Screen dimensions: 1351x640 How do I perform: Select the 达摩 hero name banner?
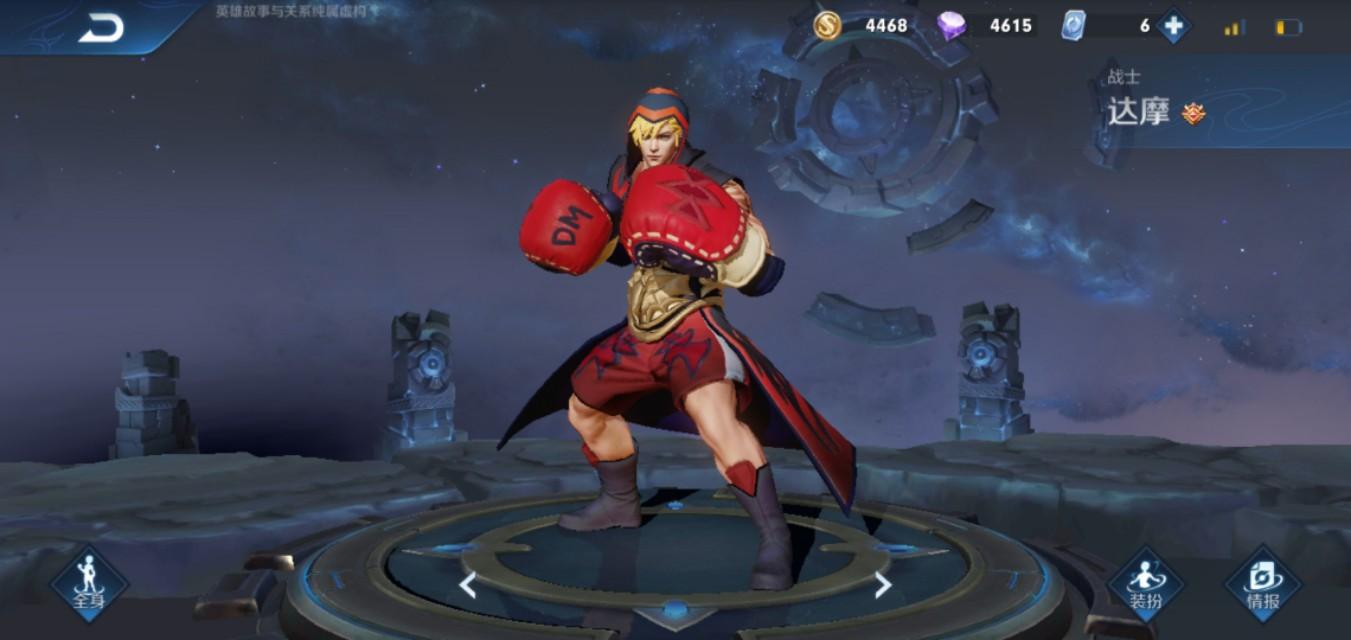[1139, 111]
